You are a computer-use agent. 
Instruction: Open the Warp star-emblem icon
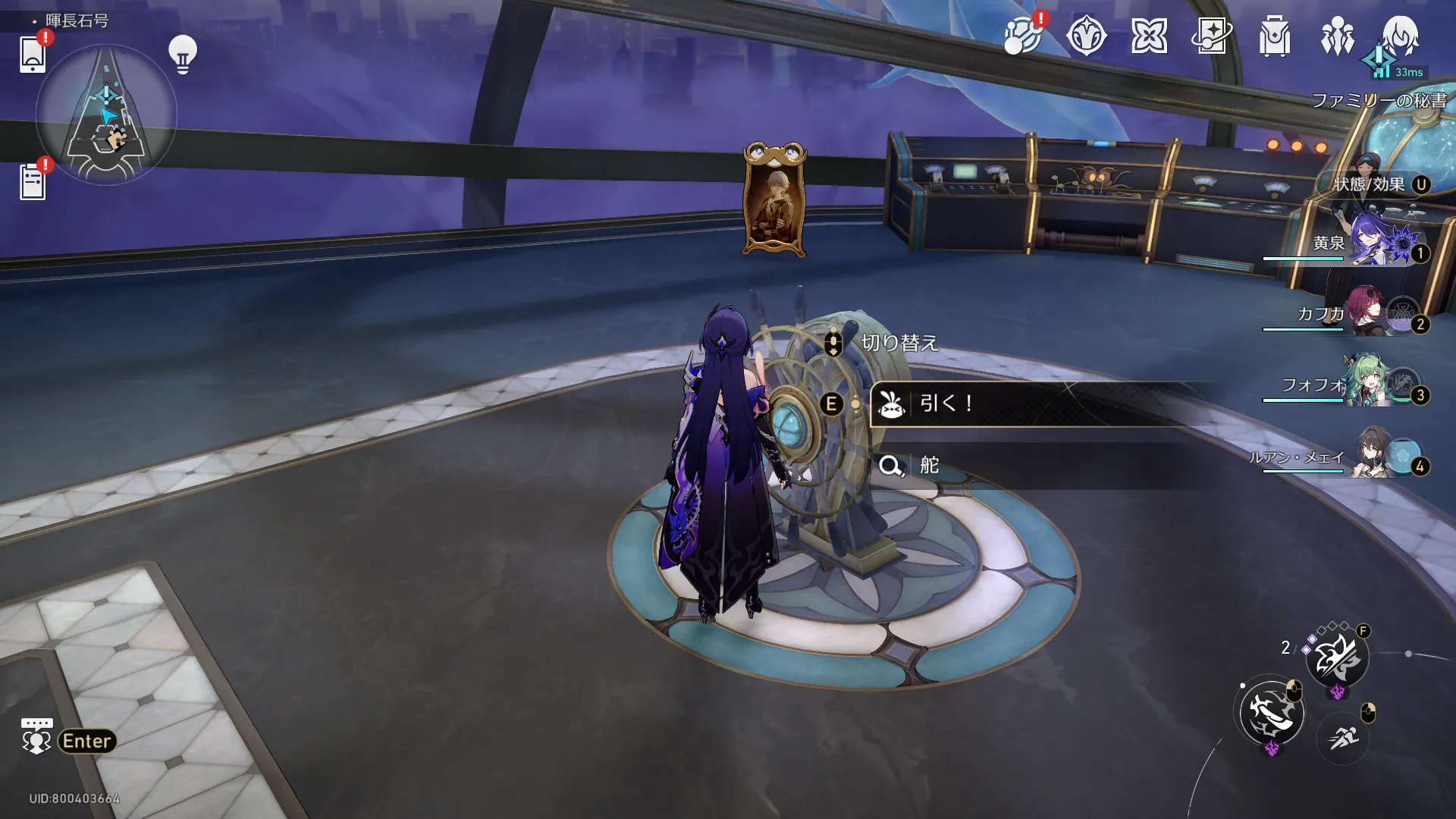tap(1086, 36)
